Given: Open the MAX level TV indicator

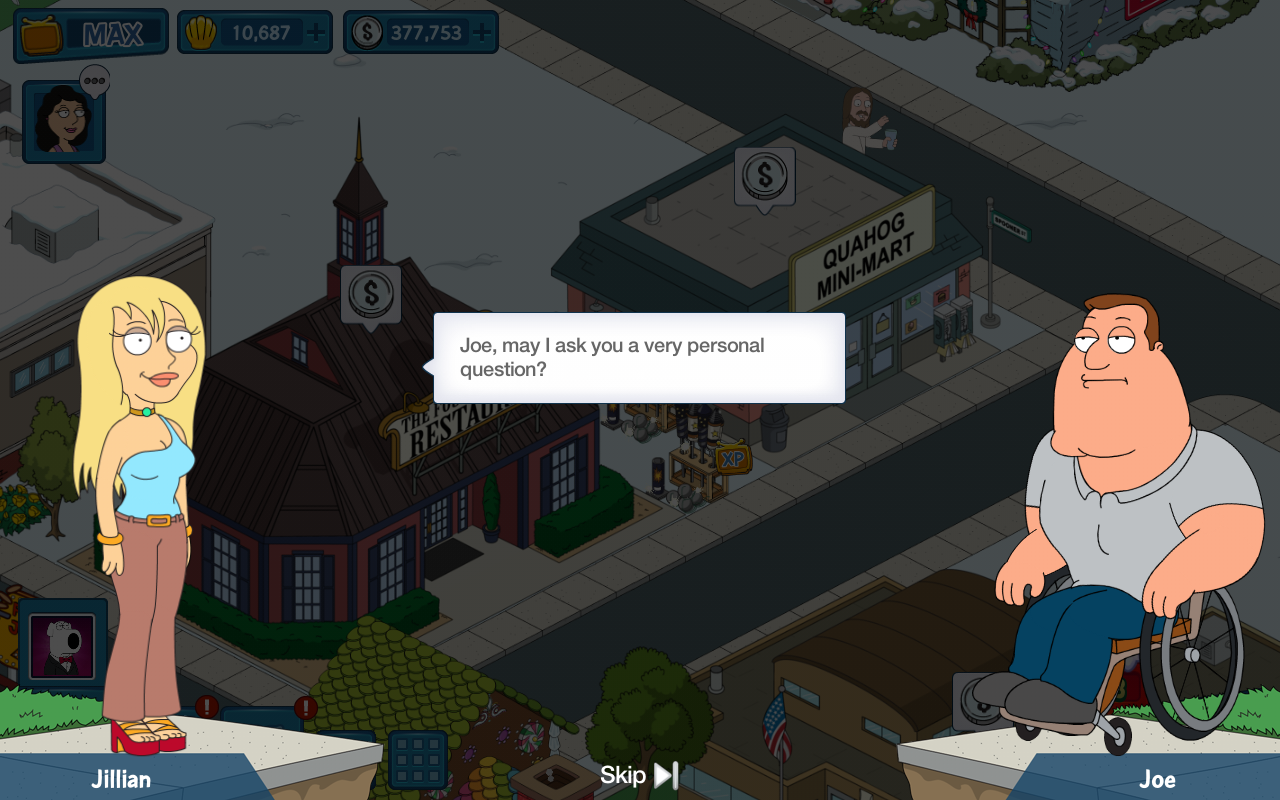Looking at the screenshot, I should click(91, 35).
